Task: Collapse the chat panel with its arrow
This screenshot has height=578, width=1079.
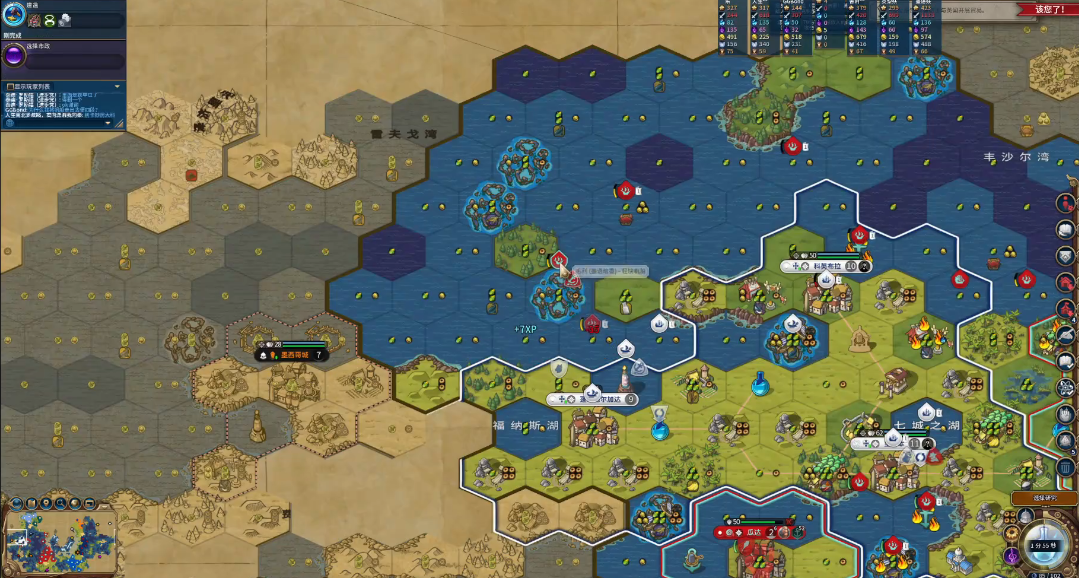Action: click(x=118, y=87)
